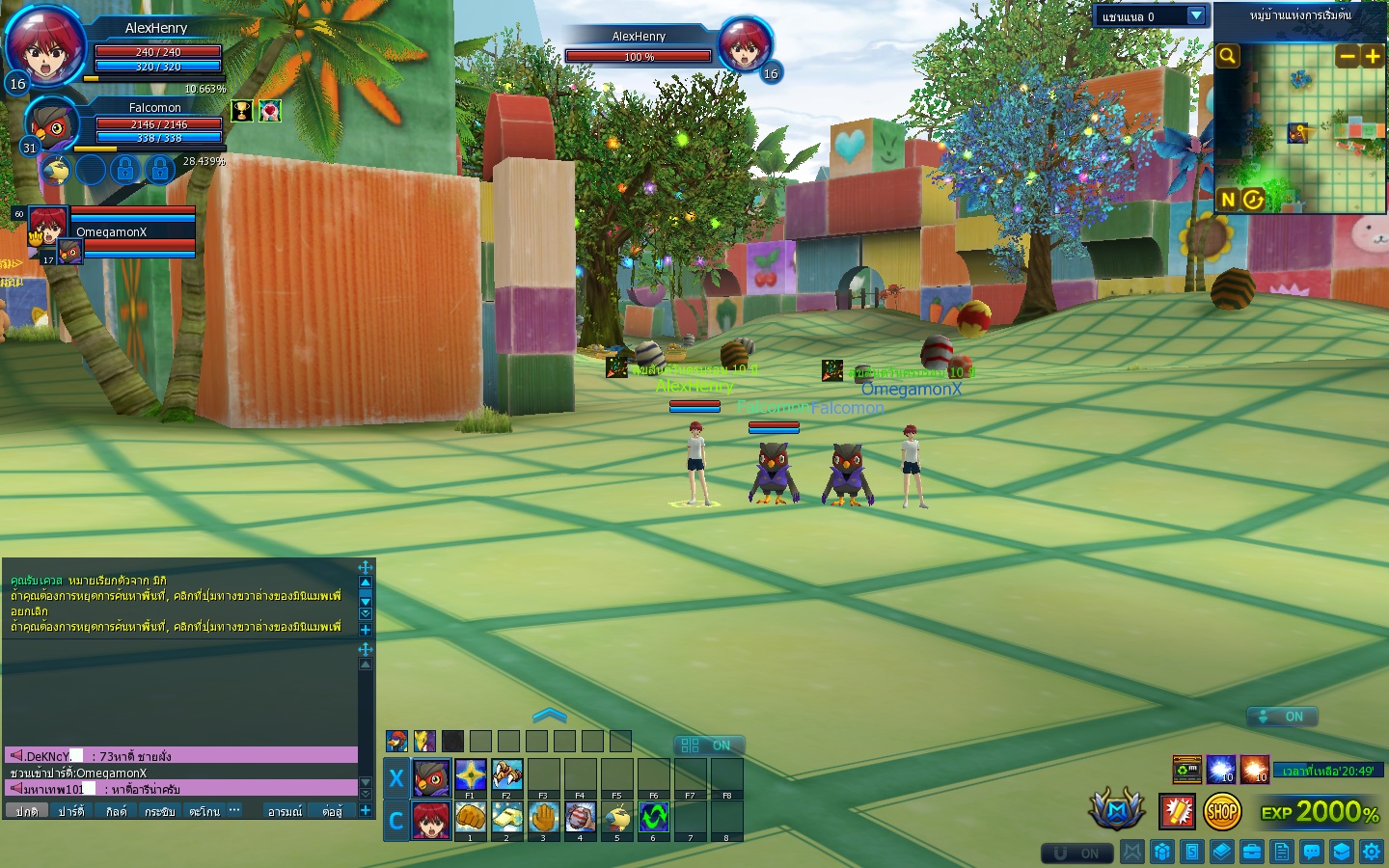Viewport: 1389px width, 868px height.
Task: Select the striped egg item in slot 4
Action: click(580, 818)
